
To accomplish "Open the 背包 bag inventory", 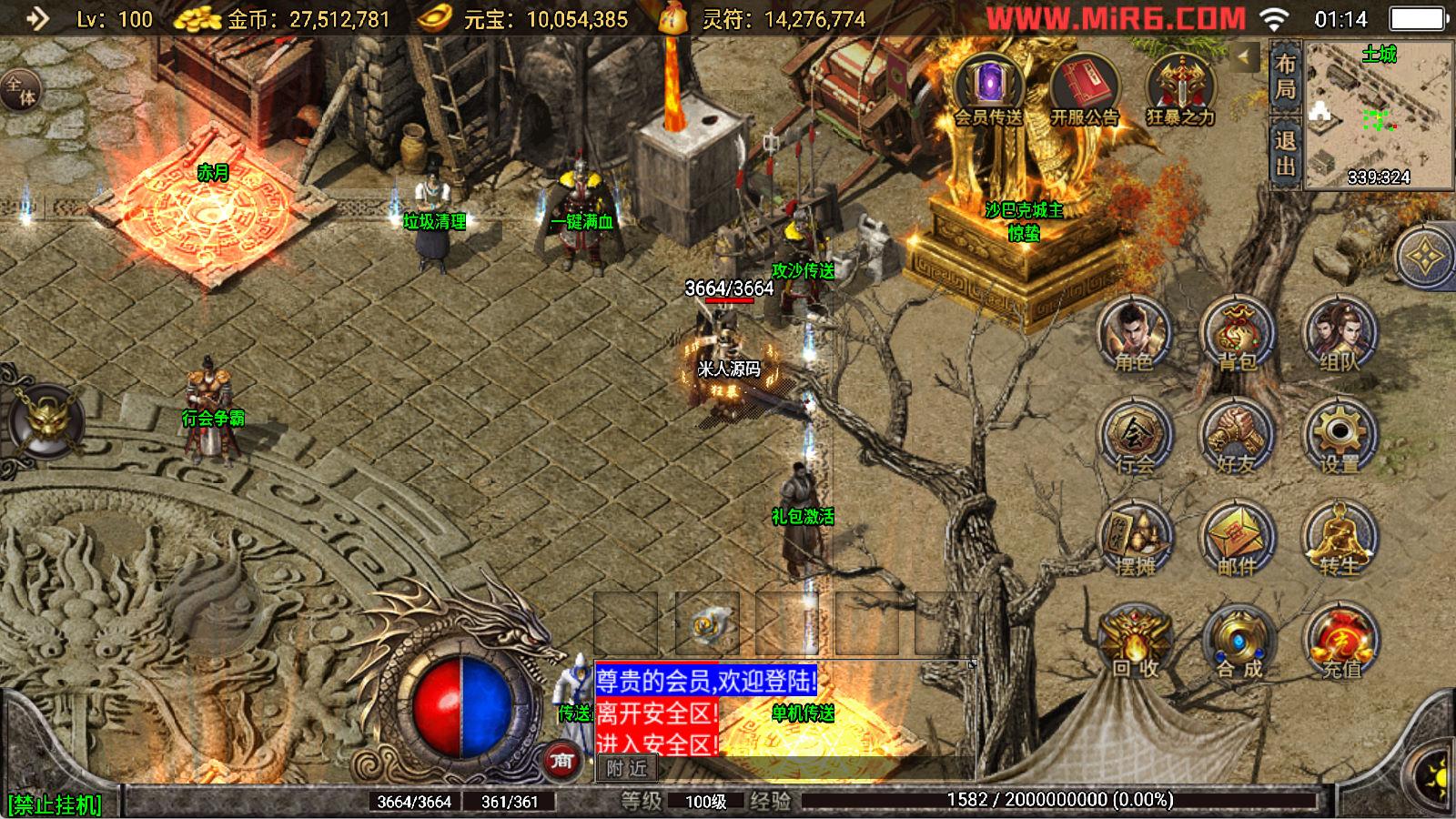I will tap(1237, 335).
